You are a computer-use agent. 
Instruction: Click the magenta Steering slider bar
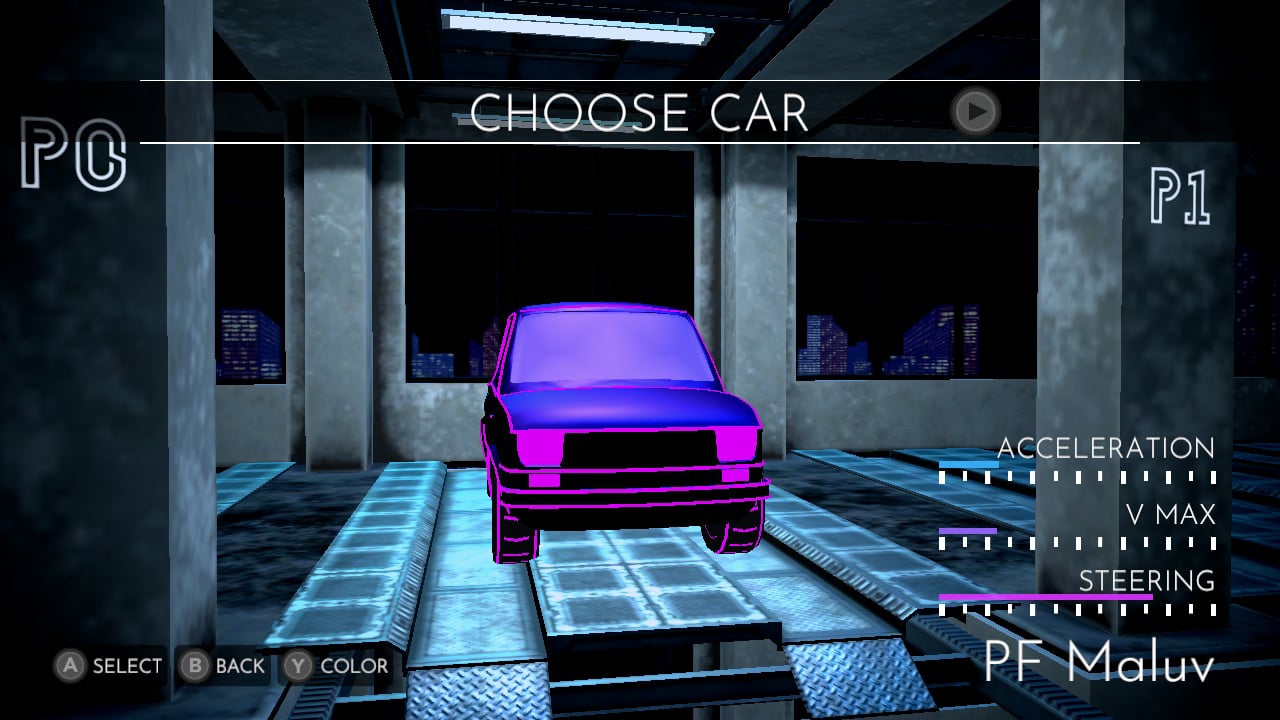tap(1045, 597)
